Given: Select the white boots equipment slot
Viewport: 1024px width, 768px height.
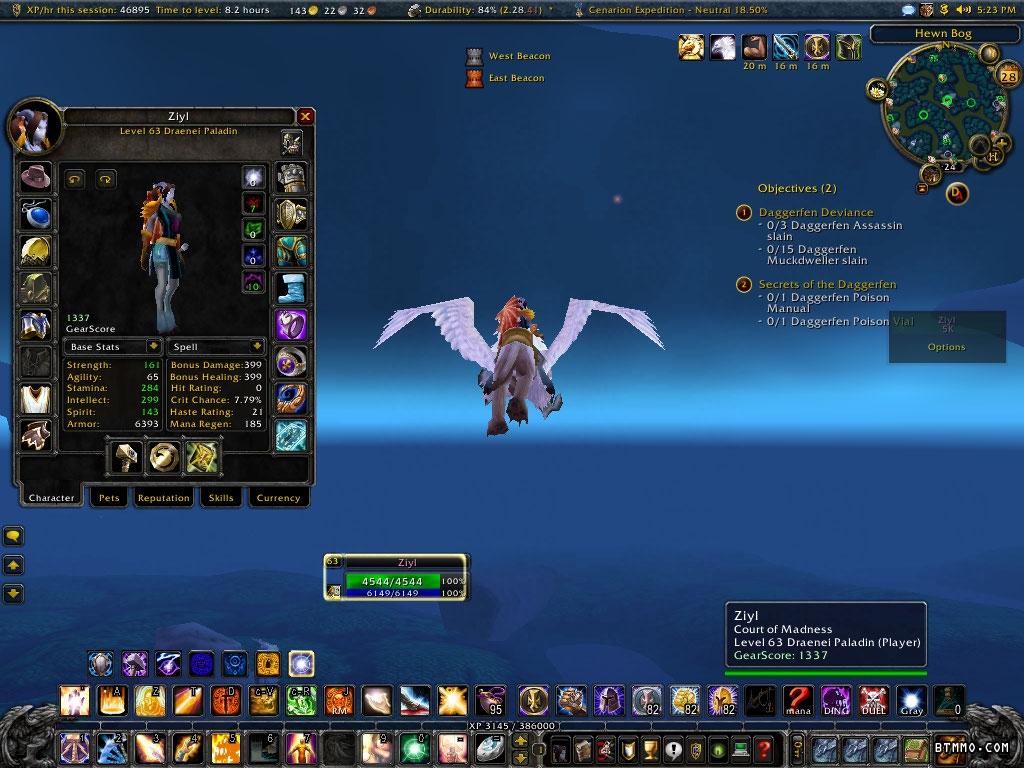Looking at the screenshot, I should pos(292,288).
